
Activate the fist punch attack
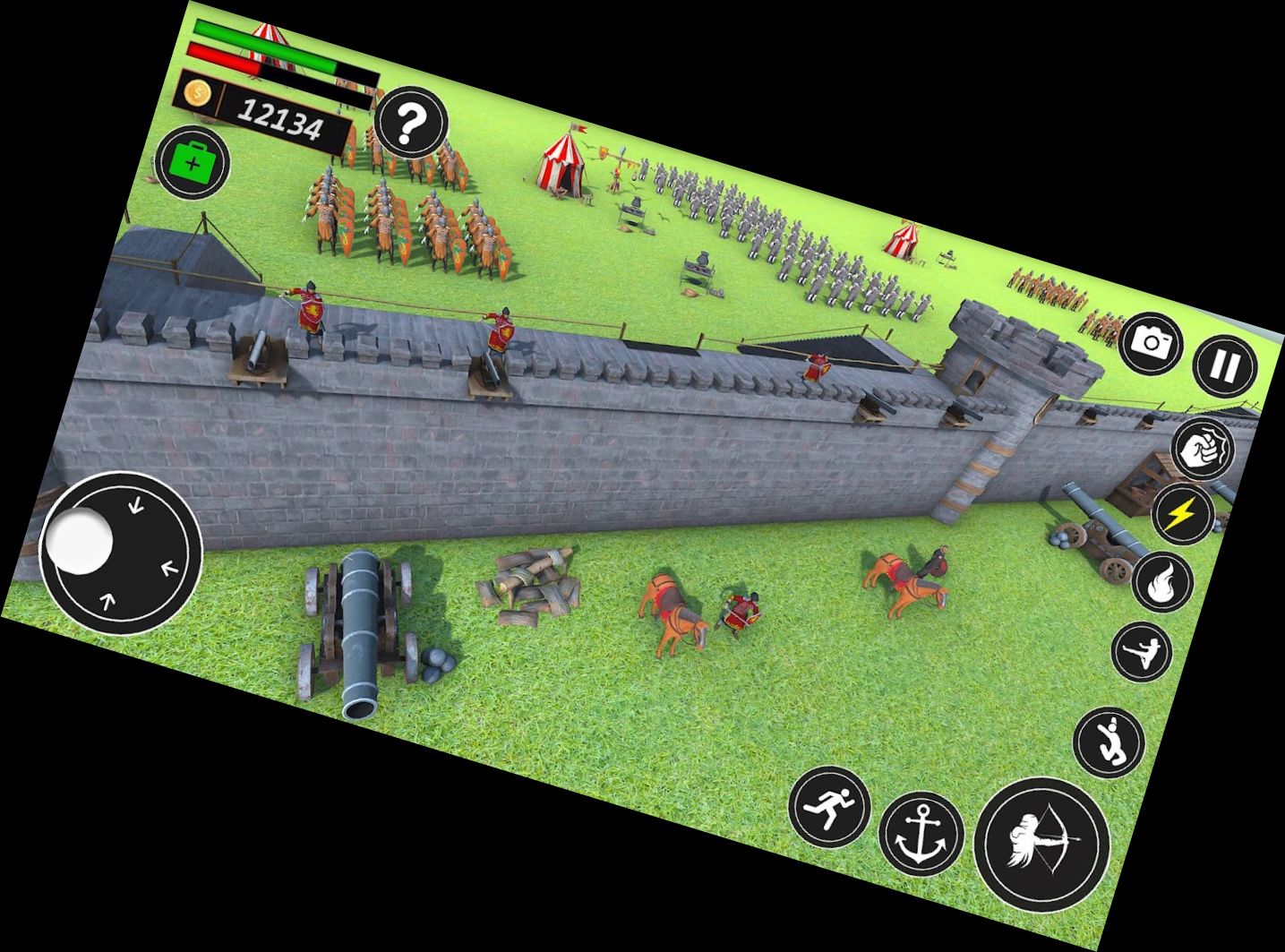tap(1202, 450)
